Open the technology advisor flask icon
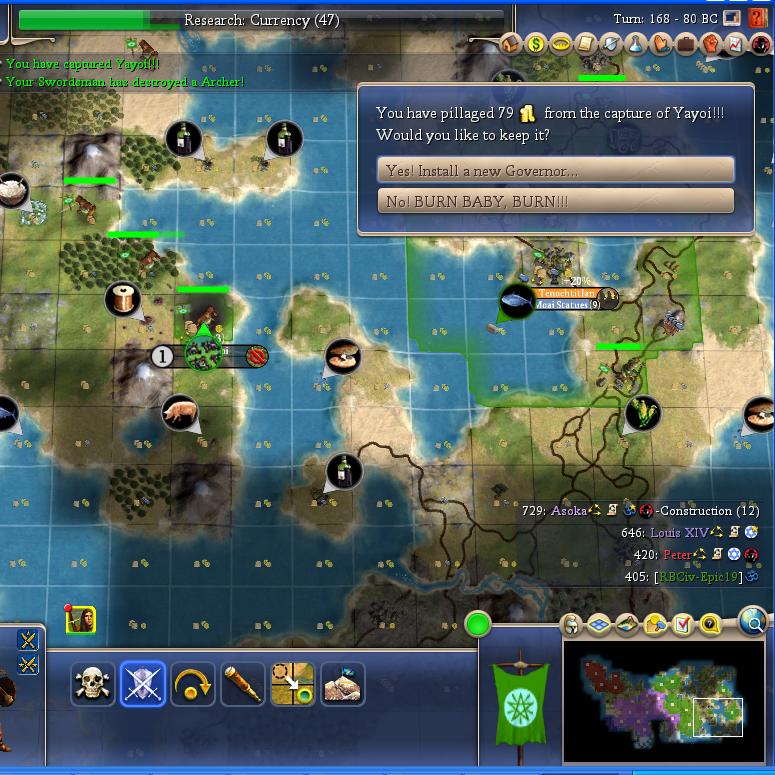The width and height of the screenshot is (775, 775). click(635, 45)
